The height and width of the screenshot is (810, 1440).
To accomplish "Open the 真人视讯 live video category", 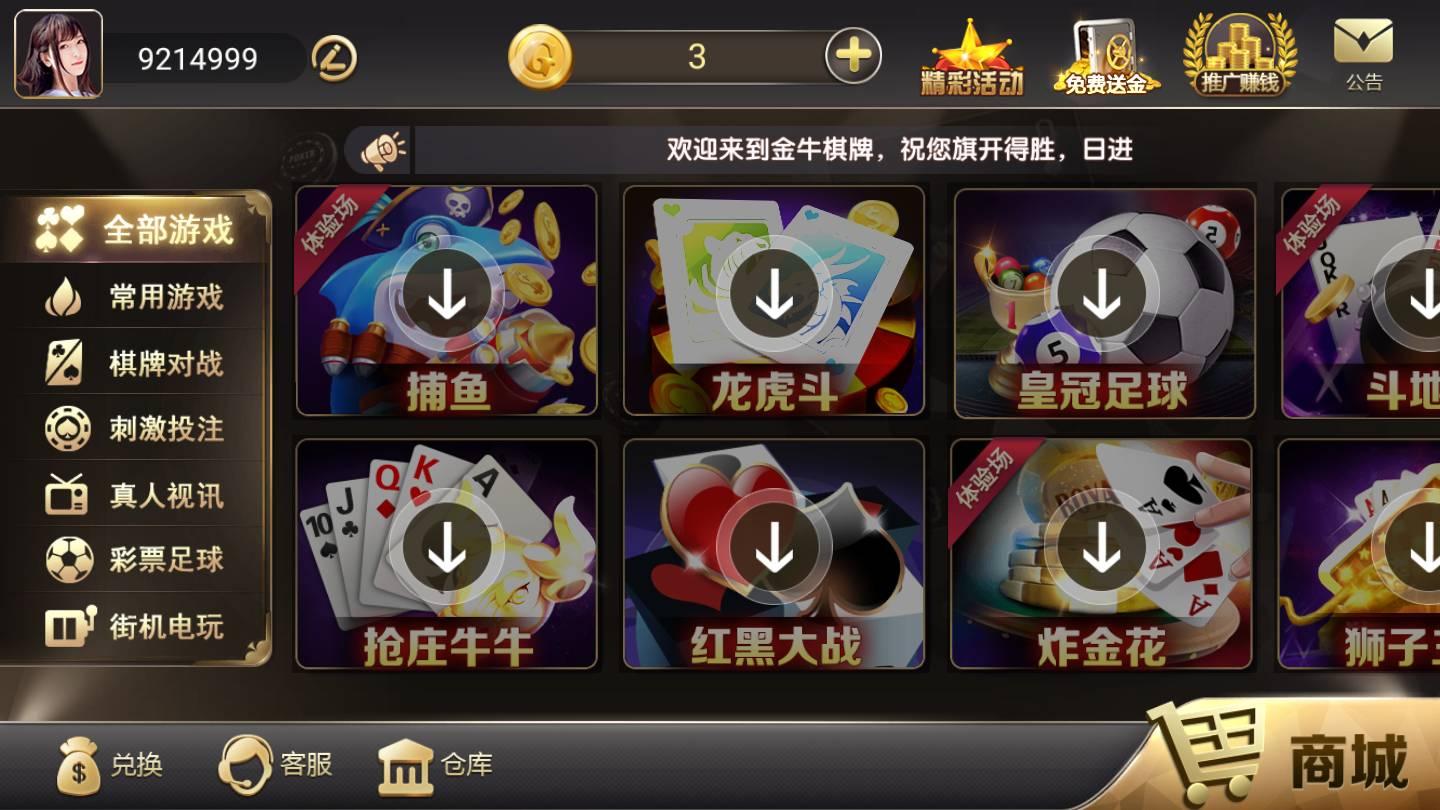I will click(x=140, y=495).
